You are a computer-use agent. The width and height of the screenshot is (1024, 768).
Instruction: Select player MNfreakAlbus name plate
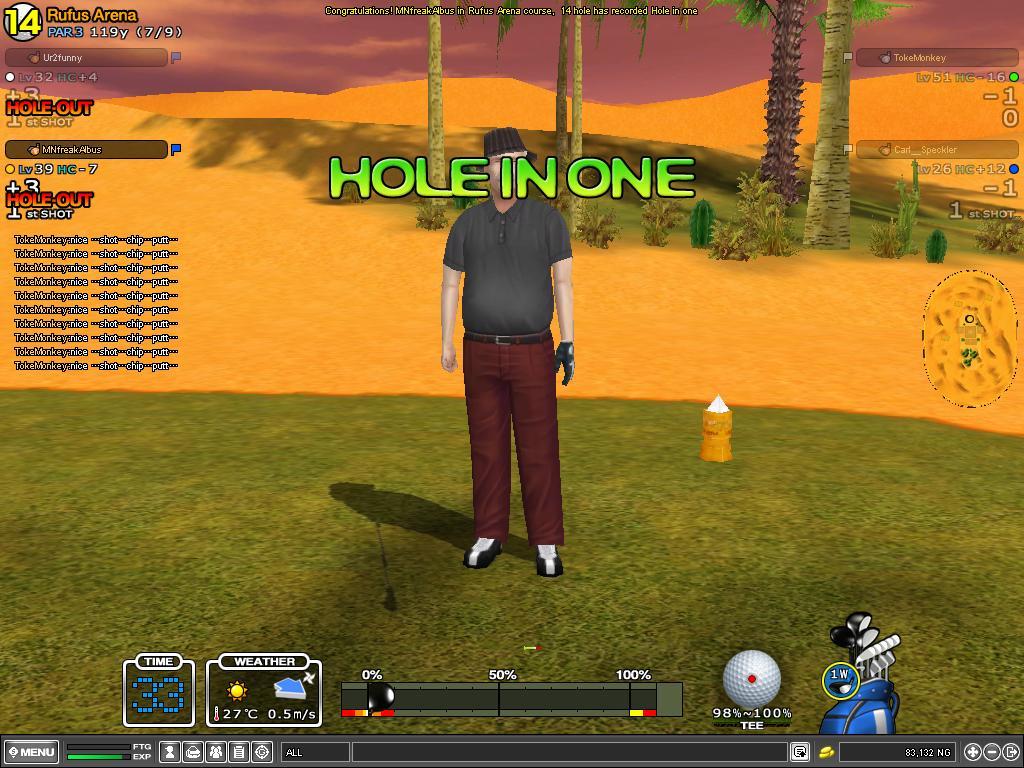[86, 150]
